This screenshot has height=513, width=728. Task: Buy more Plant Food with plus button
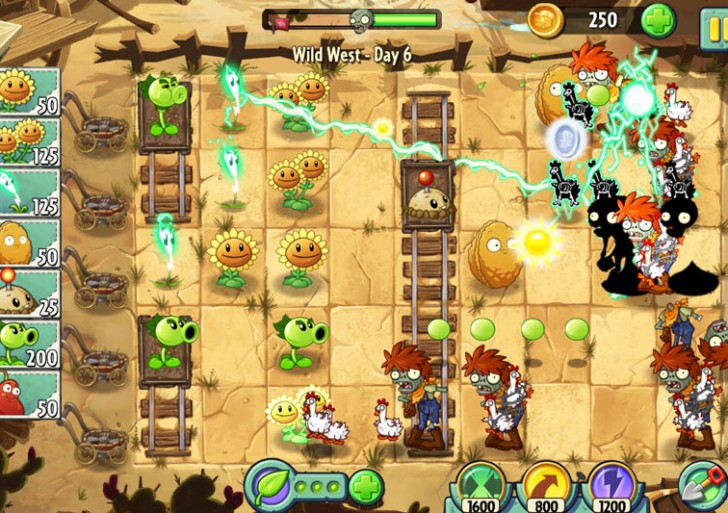pos(366,487)
